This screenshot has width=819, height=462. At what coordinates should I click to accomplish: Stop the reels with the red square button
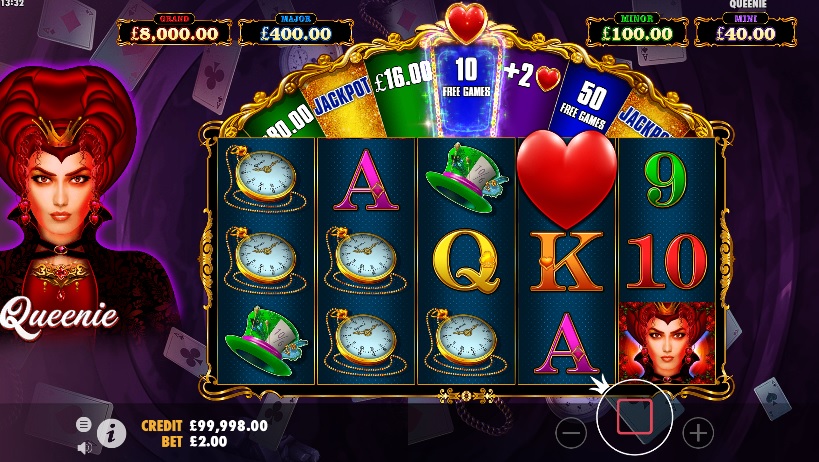[634, 416]
